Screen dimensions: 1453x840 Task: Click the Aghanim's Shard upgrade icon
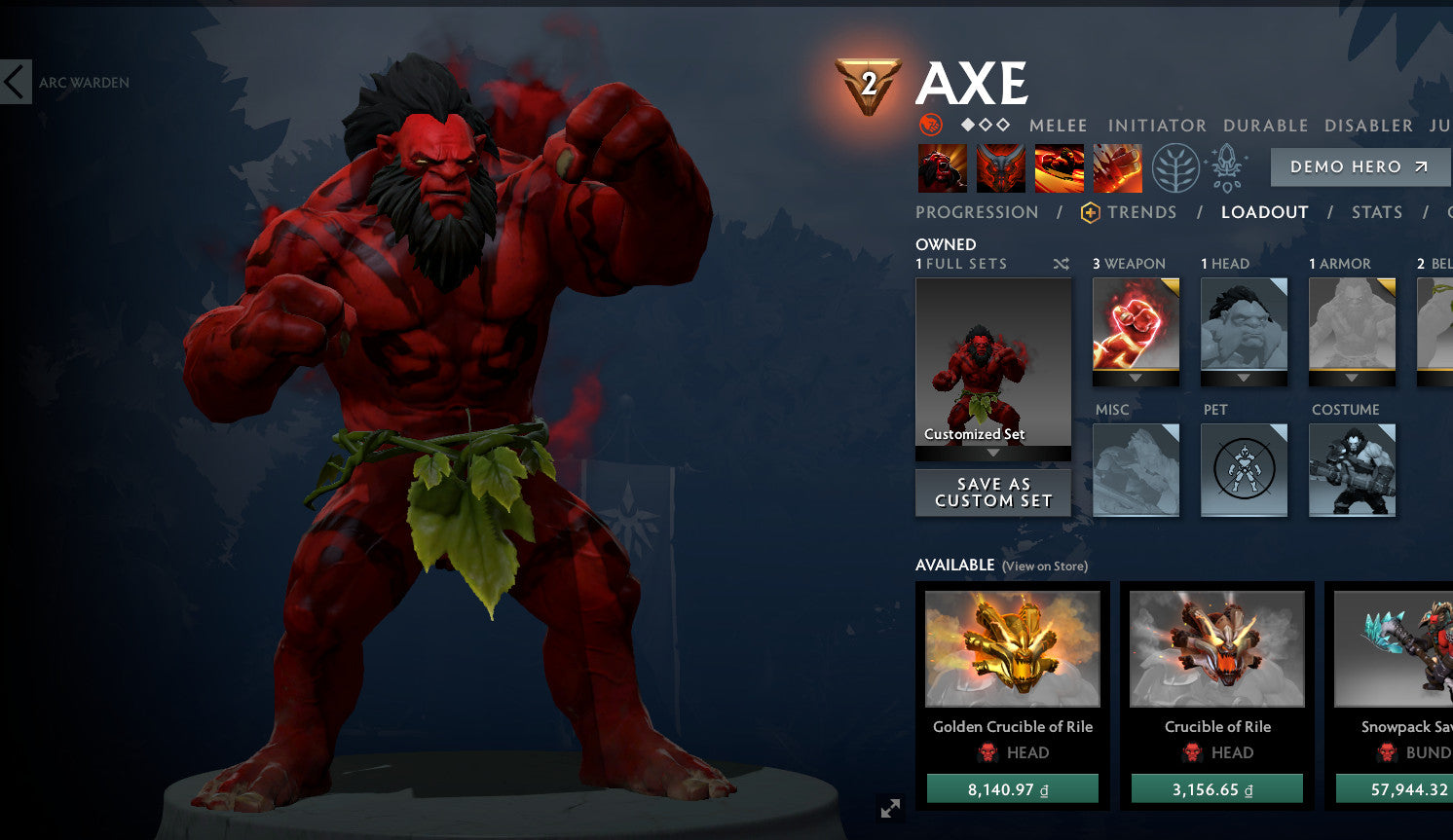[x=1228, y=166]
